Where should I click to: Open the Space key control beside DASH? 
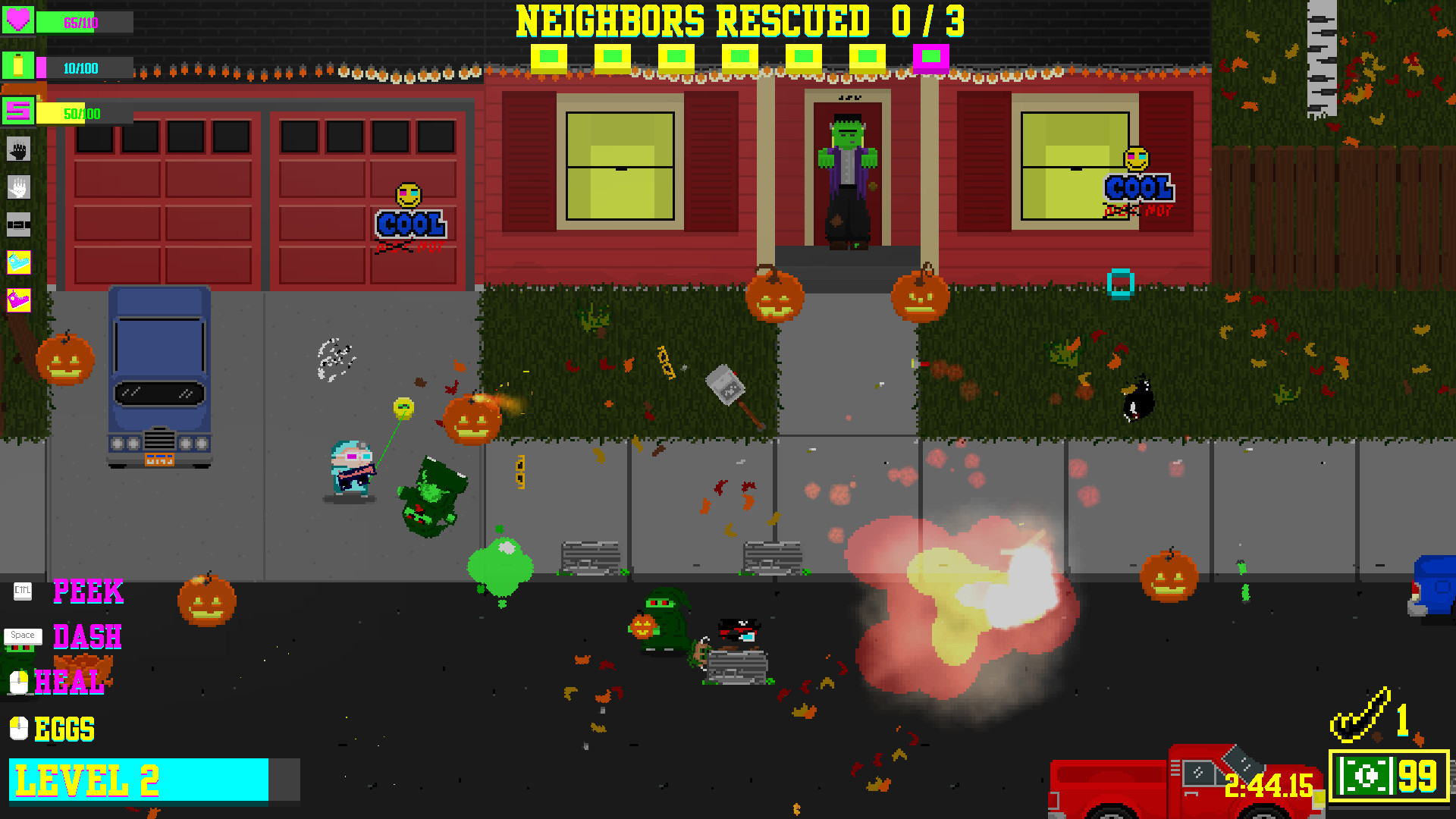[23, 636]
